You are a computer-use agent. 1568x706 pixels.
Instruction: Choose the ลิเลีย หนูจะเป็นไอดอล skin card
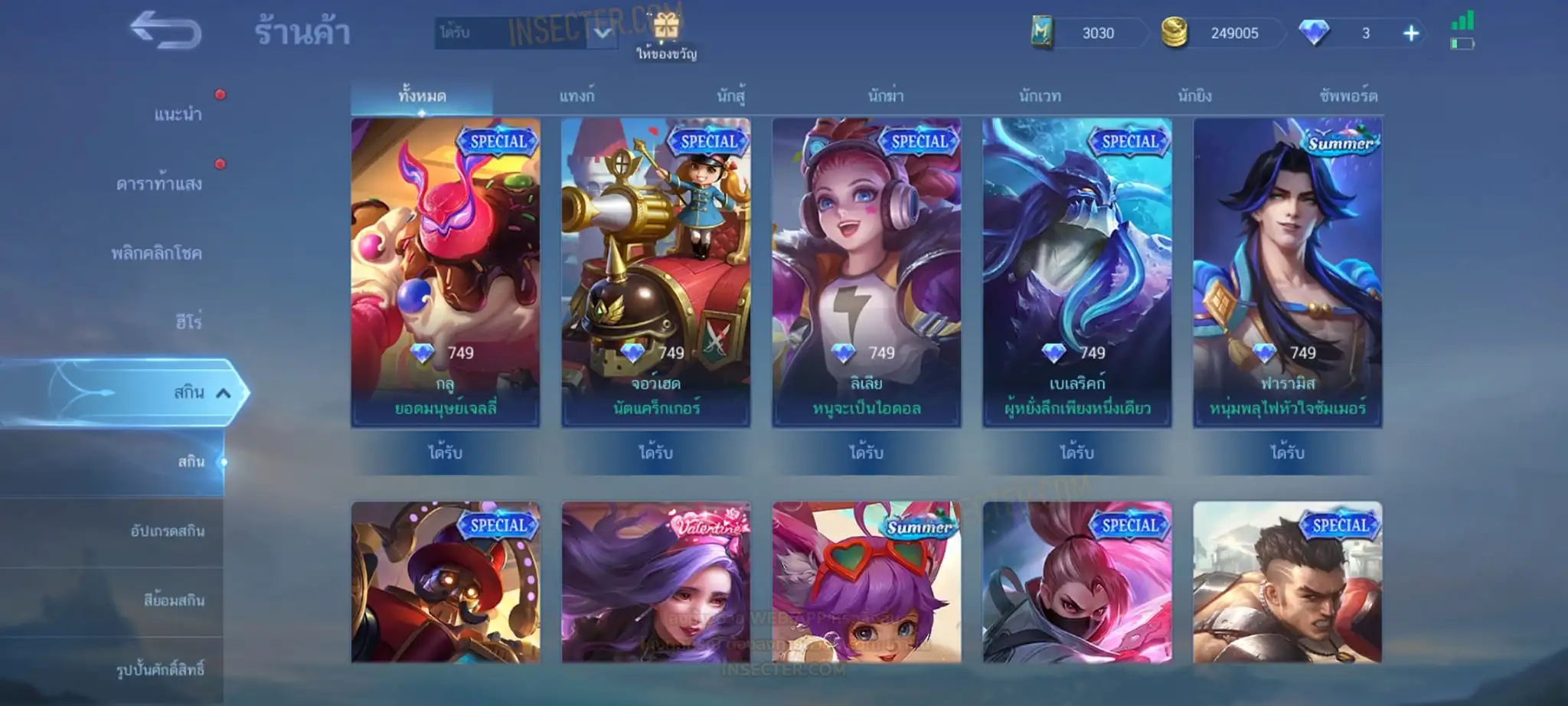pos(866,272)
